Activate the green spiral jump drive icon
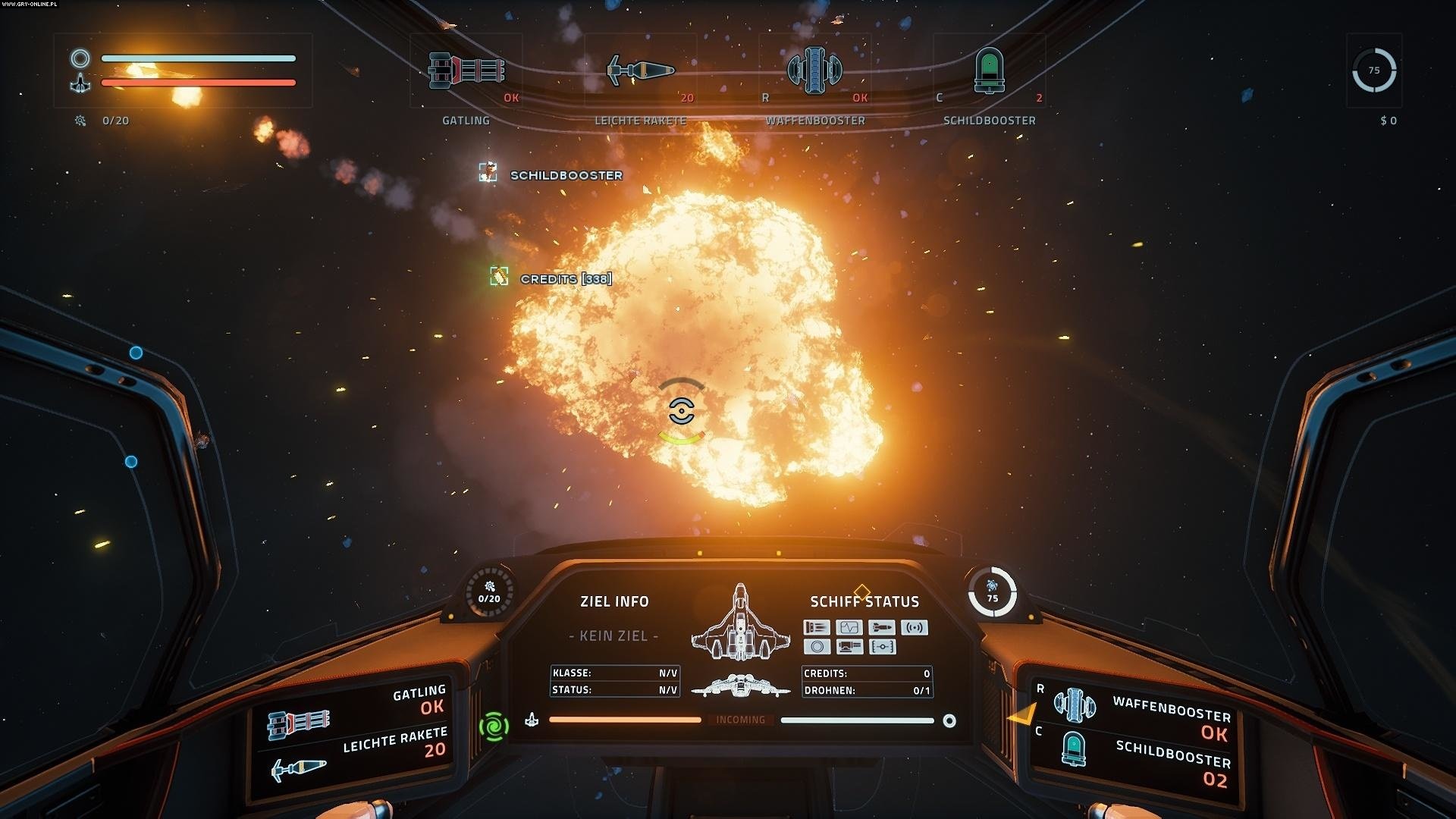Viewport: 1456px width, 819px height. 494,726
